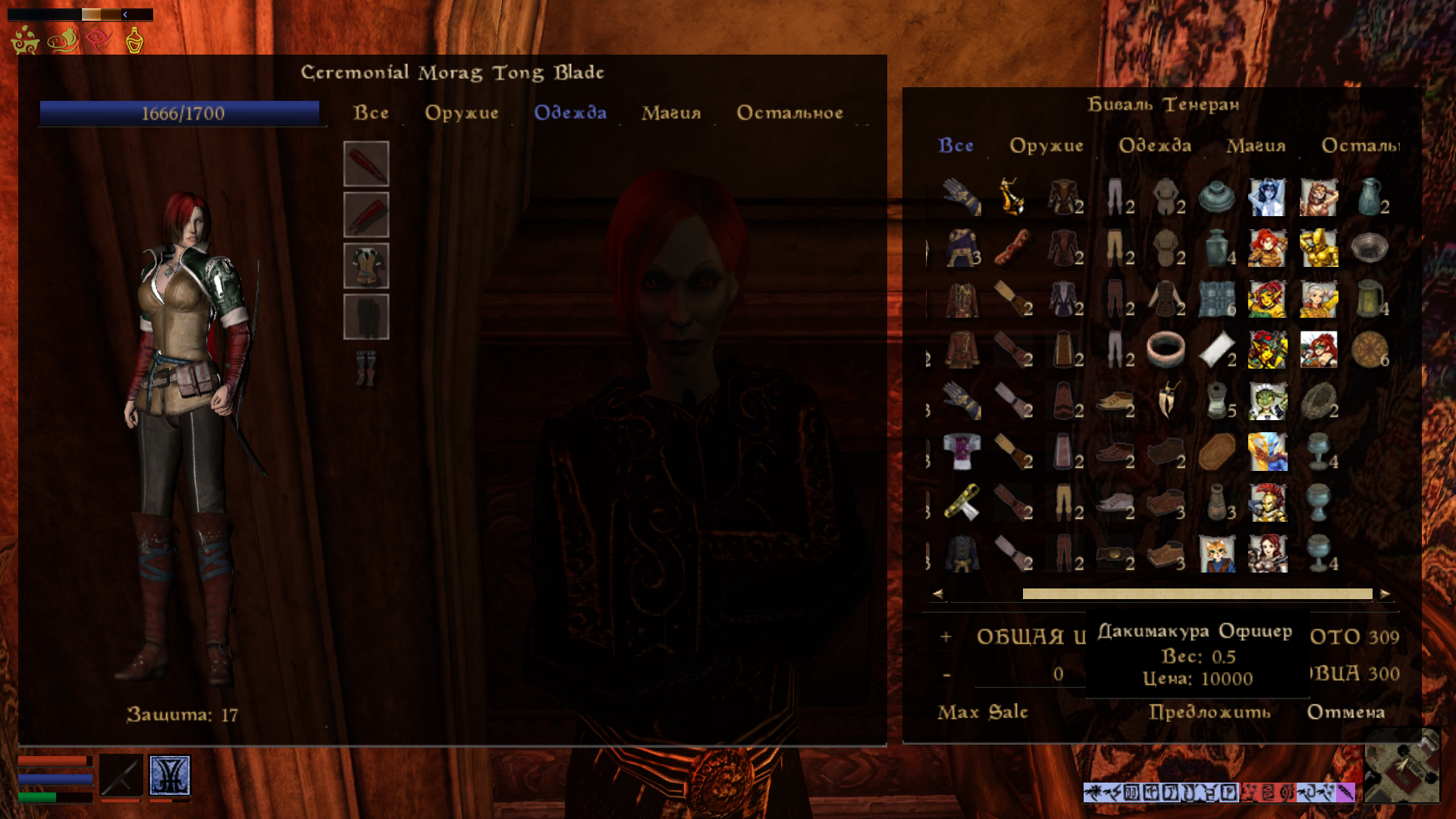This screenshot has width=1456, height=819.
Task: Cancel the trade with Отмена
Action: [1346, 712]
